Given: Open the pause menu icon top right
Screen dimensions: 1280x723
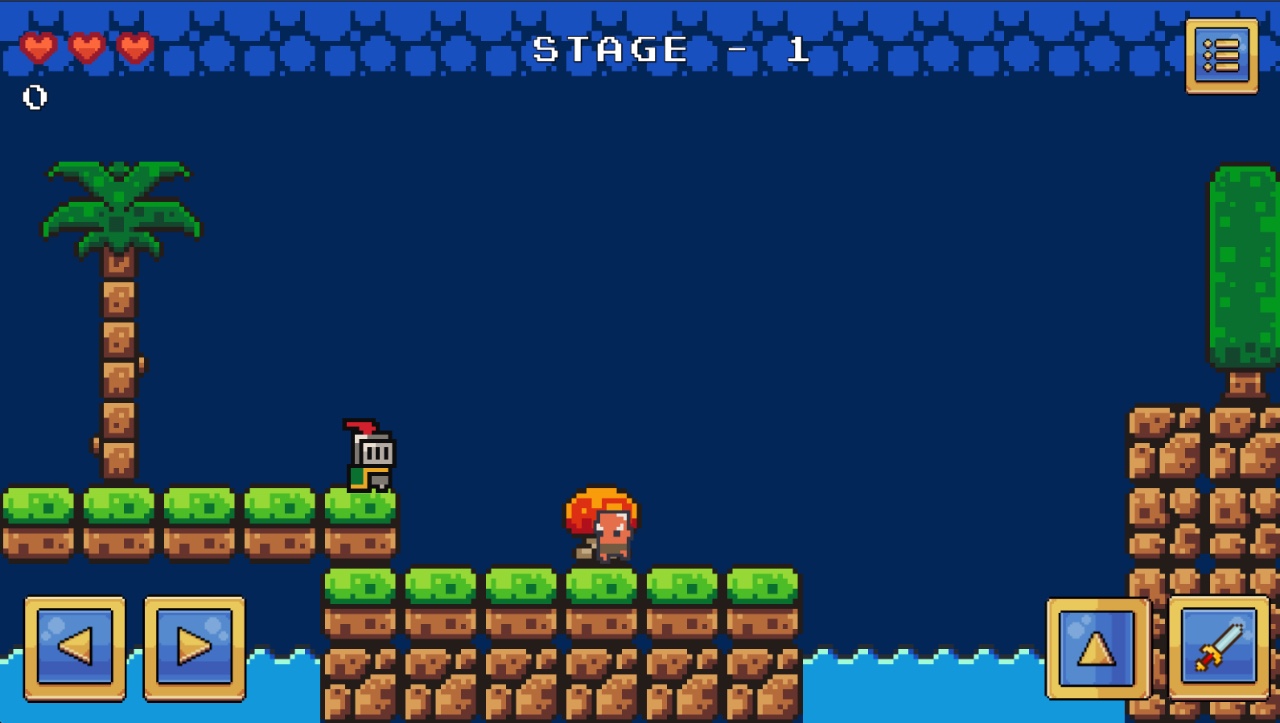Looking at the screenshot, I should [x=1221, y=56].
